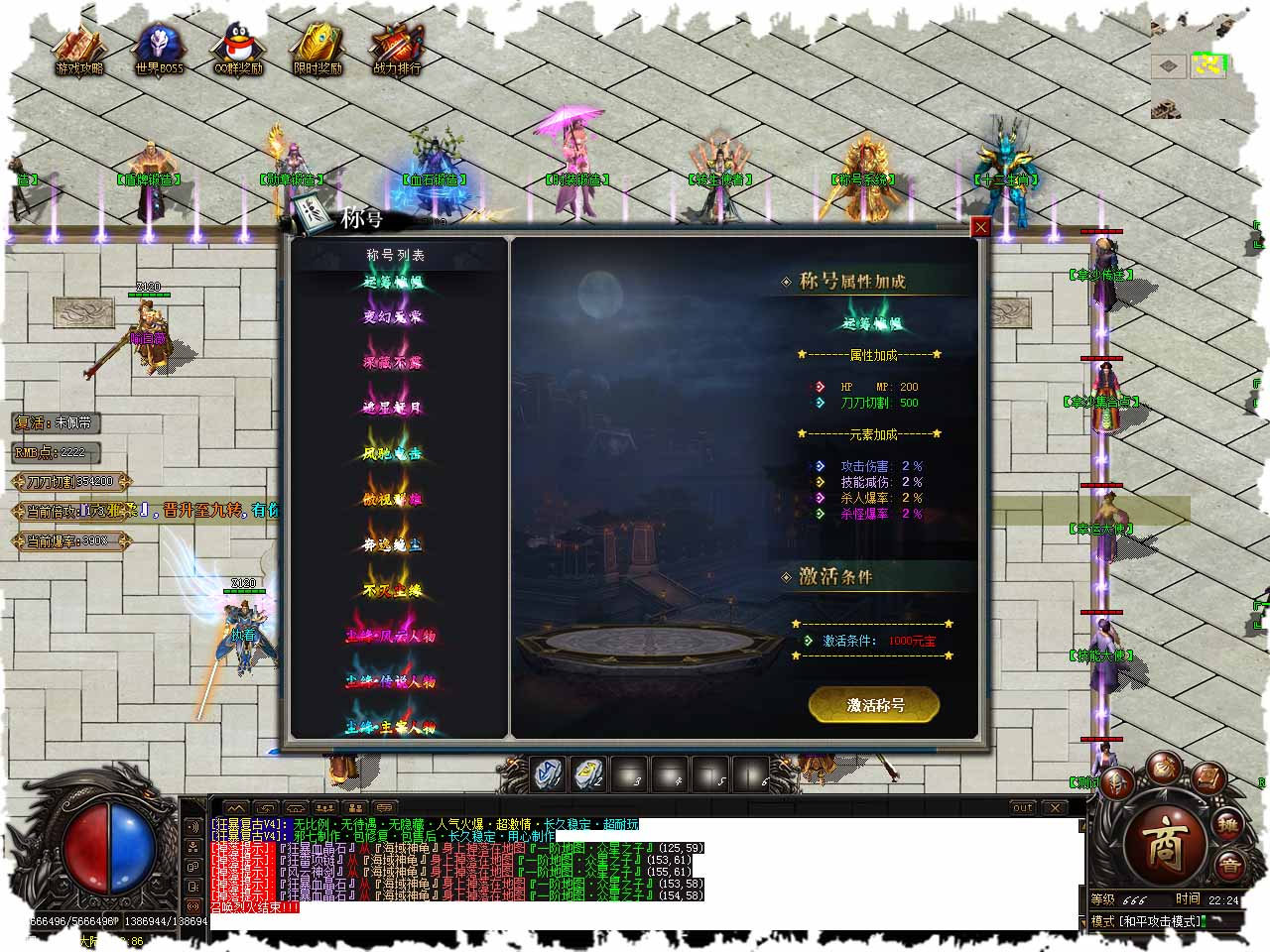This screenshot has width=1270, height=952.
Task: Use the first hotbar skill slot
Action: point(549,774)
